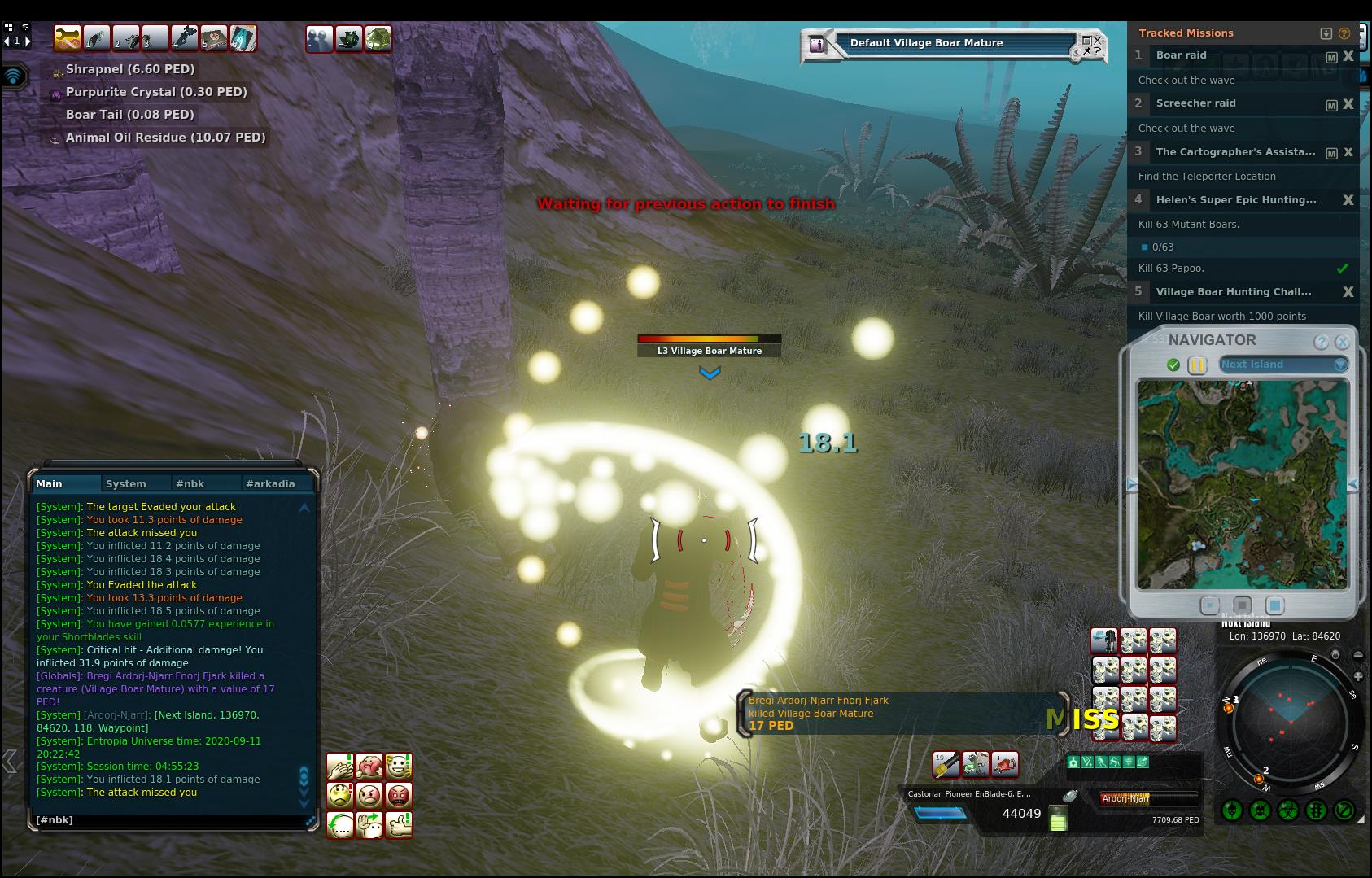
Task: Select the Helen's Super Epic Hunting mission
Action: [1236, 199]
